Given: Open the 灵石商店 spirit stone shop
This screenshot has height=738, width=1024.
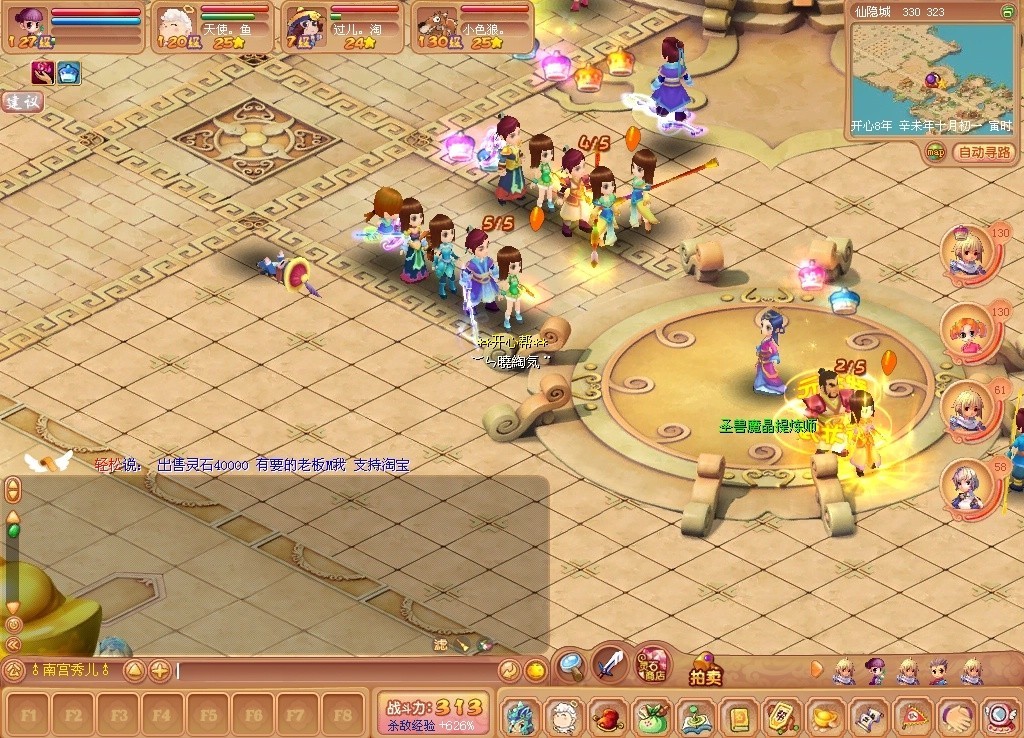Looking at the screenshot, I should click(653, 662).
